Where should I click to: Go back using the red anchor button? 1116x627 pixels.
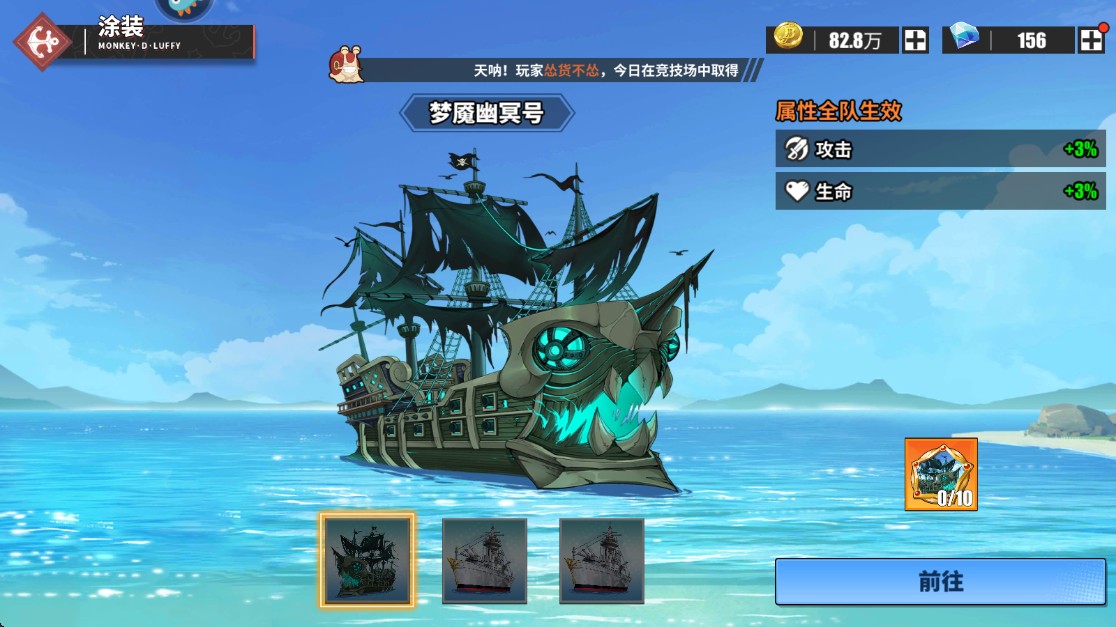point(43,42)
